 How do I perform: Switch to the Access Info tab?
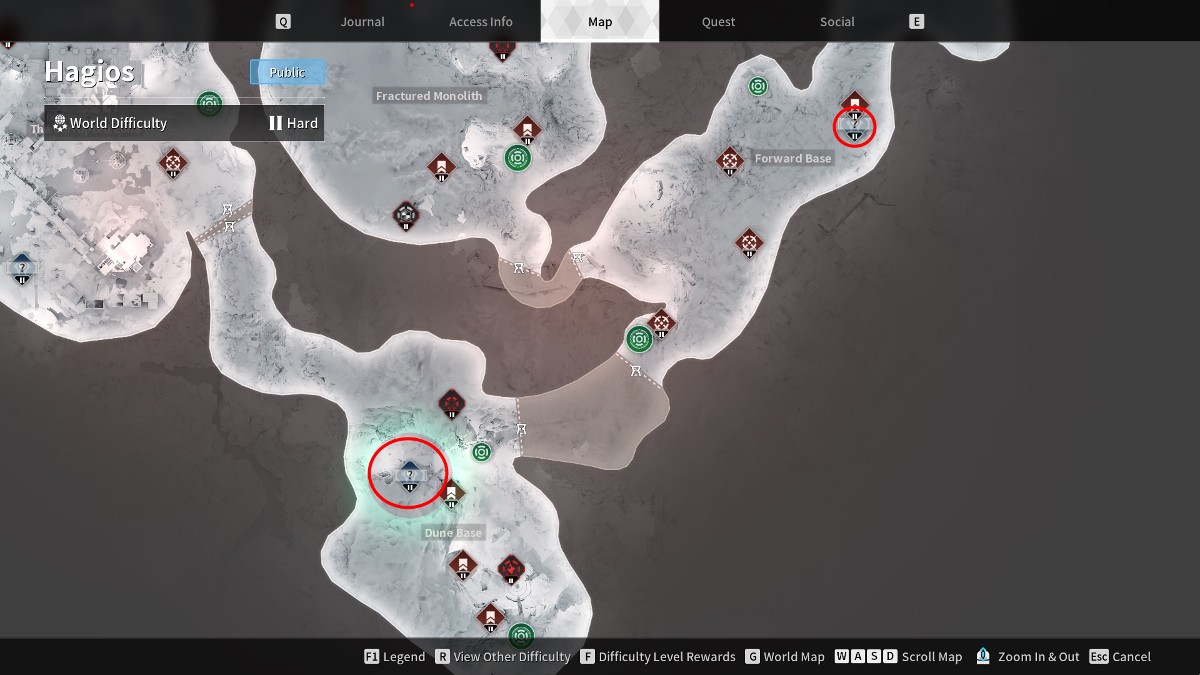(480, 22)
